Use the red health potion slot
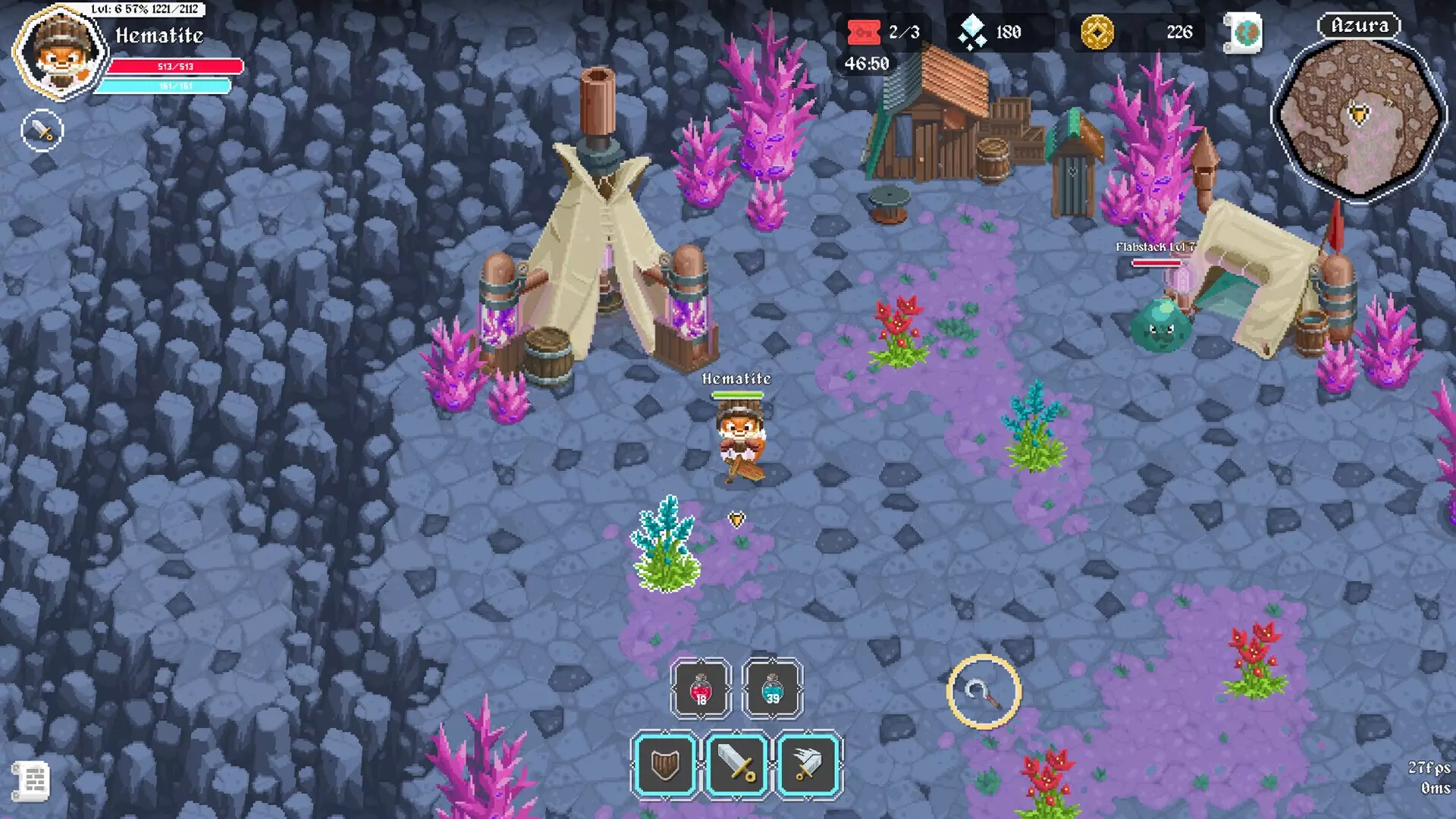 [x=701, y=689]
